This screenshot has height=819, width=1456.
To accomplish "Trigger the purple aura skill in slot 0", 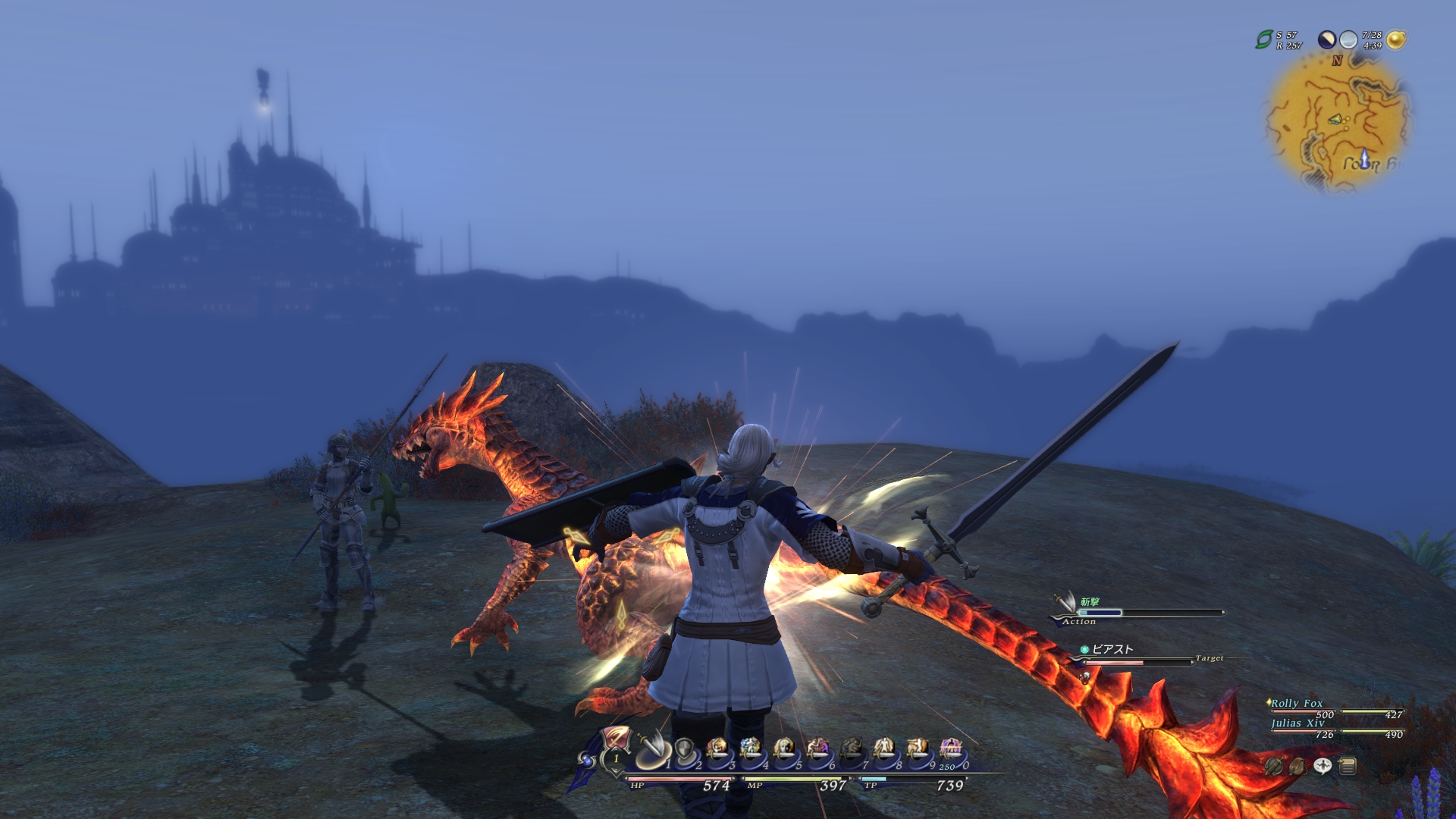I will (x=951, y=750).
